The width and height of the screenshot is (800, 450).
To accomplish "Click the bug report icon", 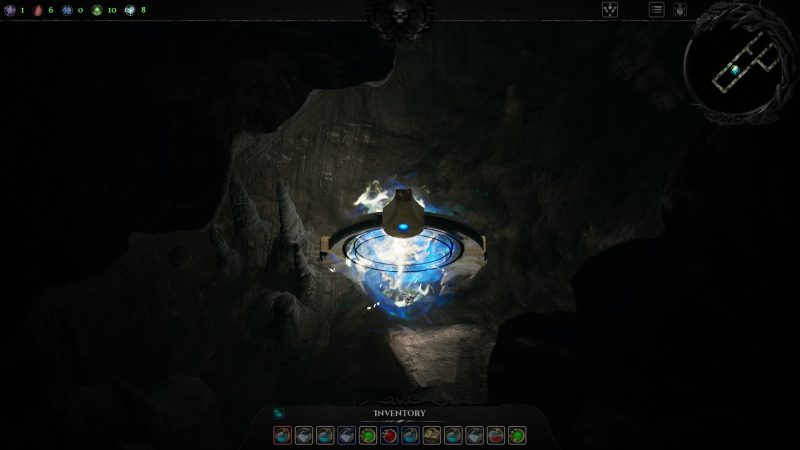I will tap(680, 10).
